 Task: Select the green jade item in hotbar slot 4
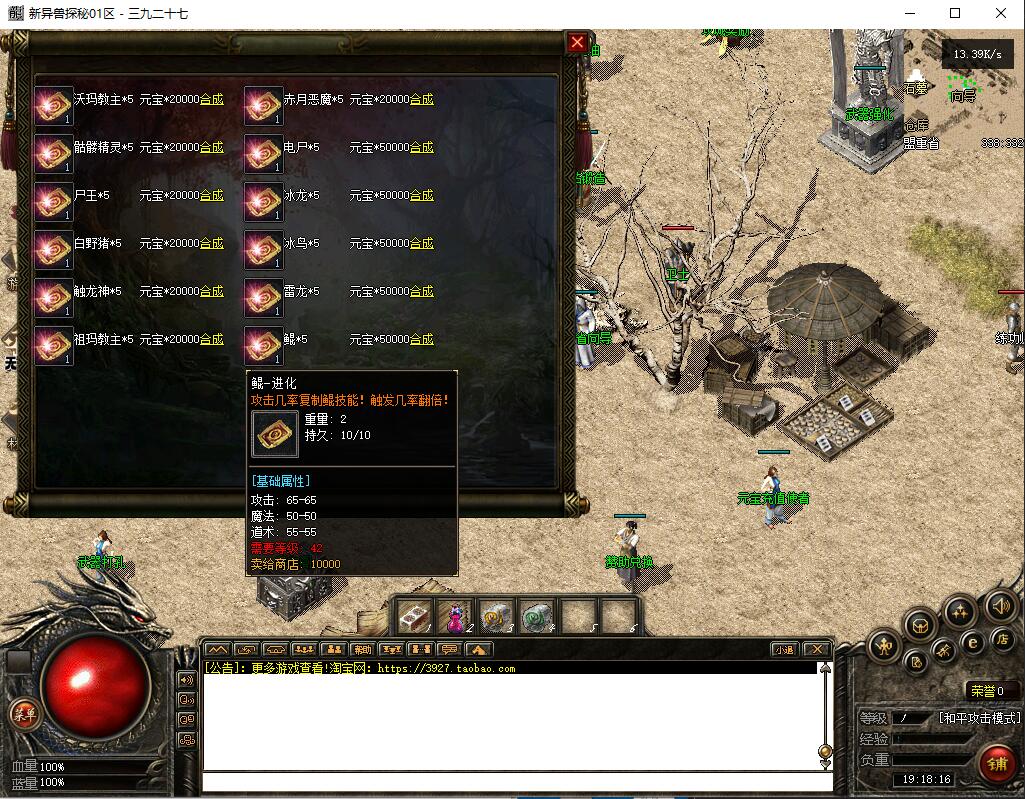pos(537,616)
